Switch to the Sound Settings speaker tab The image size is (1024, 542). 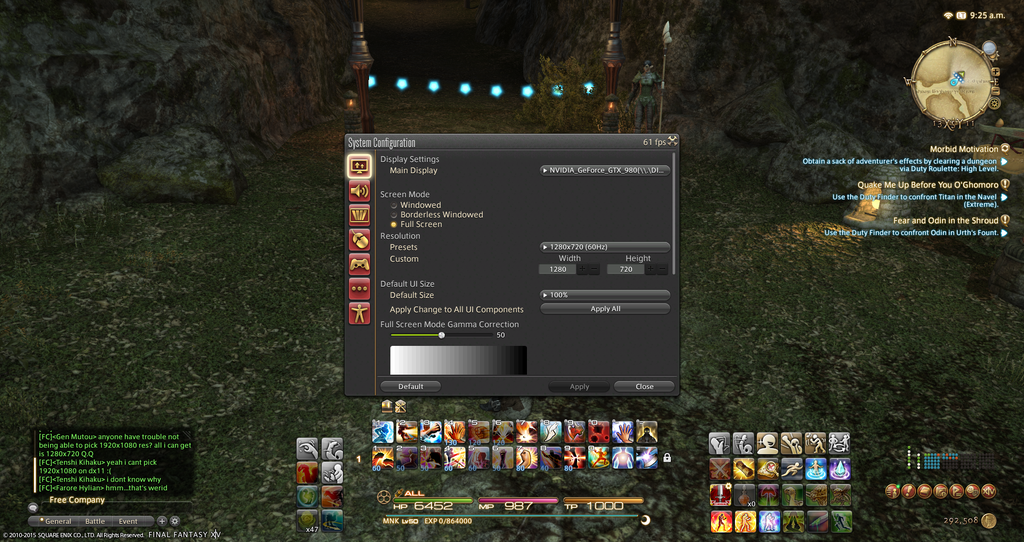359,190
